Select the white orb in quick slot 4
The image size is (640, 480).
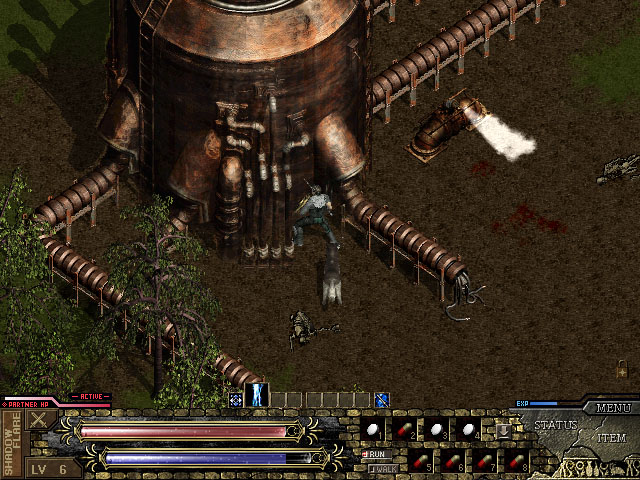[469, 430]
